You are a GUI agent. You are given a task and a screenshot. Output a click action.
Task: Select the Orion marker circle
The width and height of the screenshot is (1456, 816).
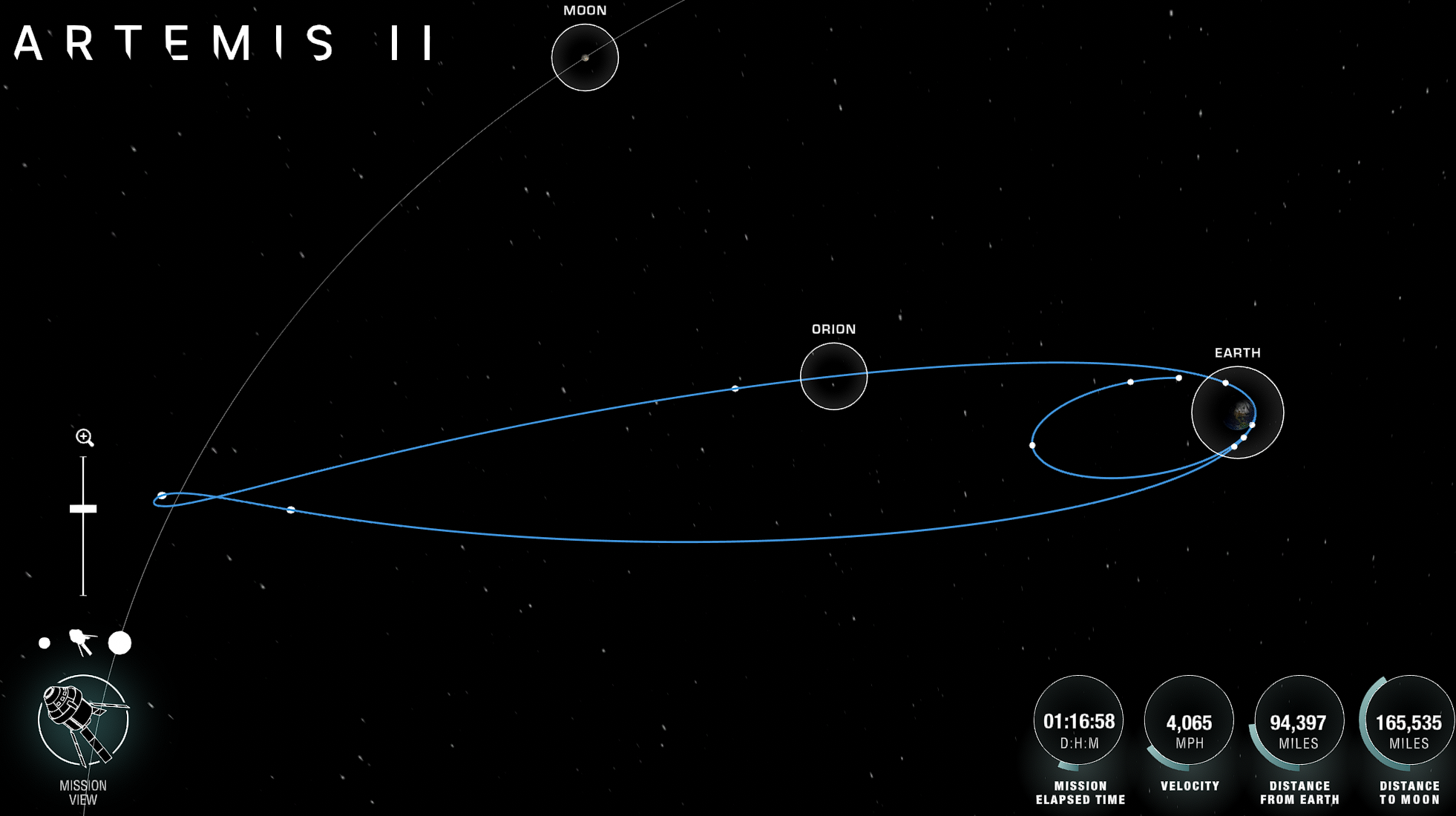[833, 376]
